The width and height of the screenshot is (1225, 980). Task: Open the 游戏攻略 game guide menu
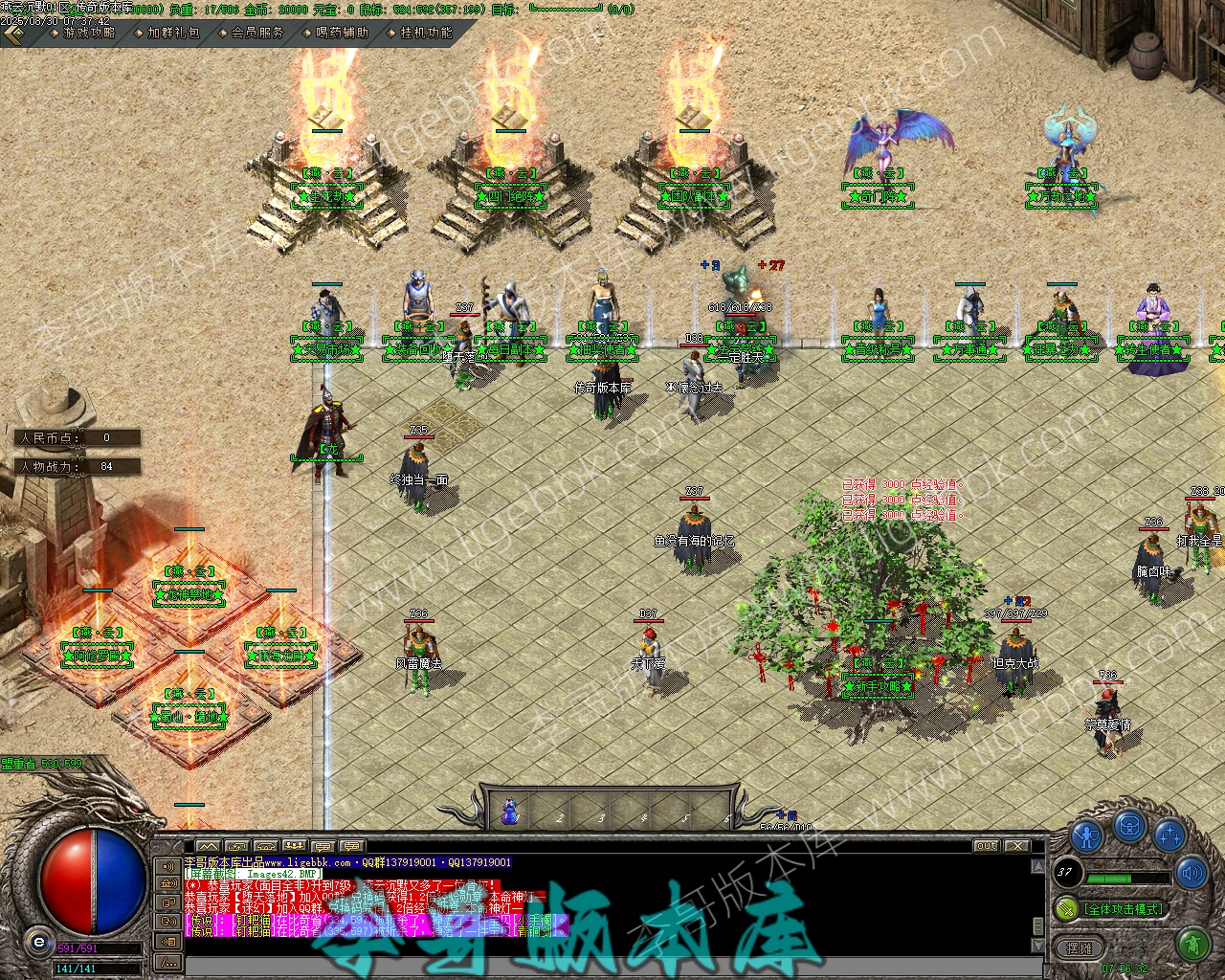click(88, 33)
